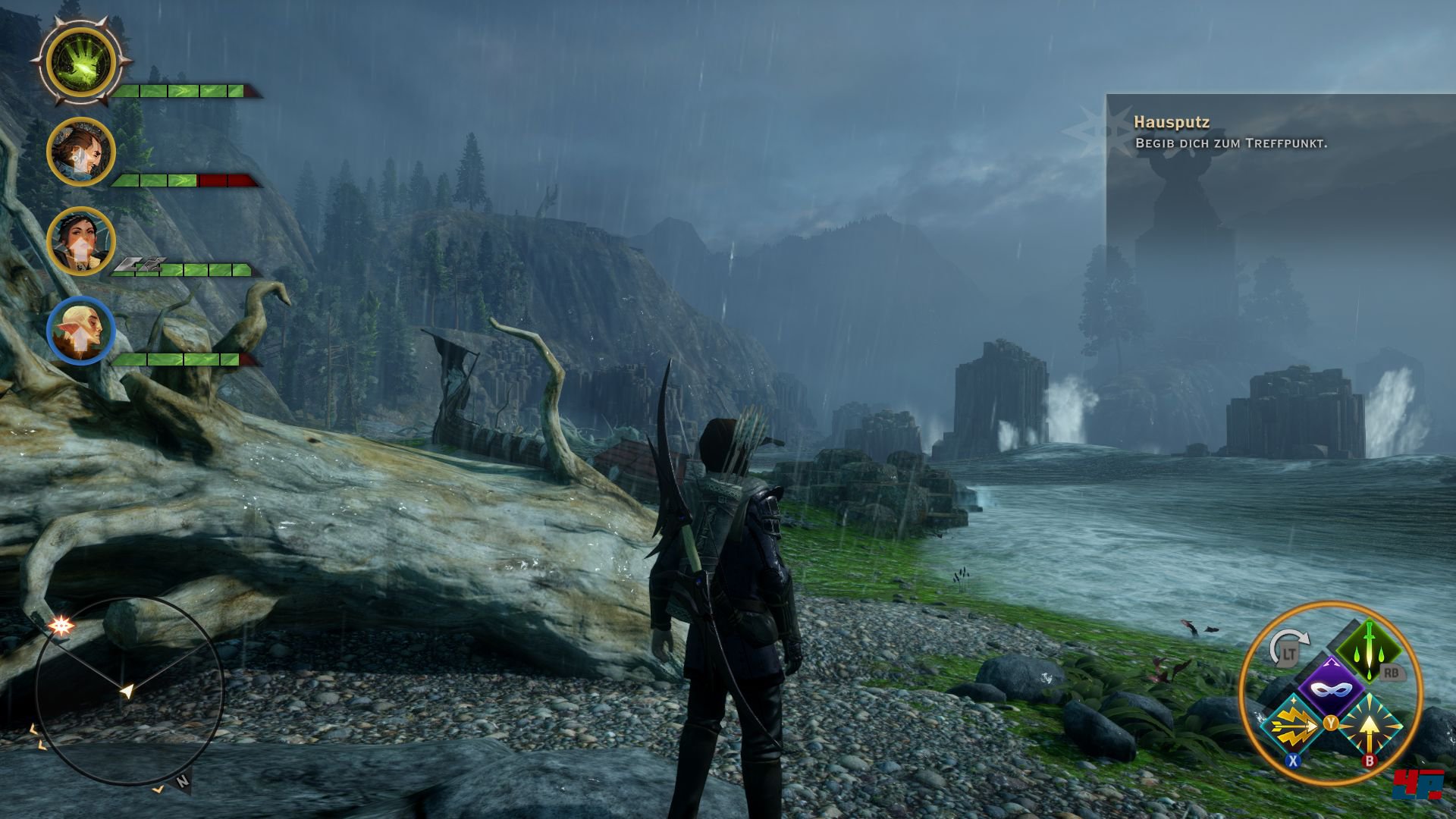The image size is (1456, 819).
Task: Open the circular minimap
Action: click(129, 690)
